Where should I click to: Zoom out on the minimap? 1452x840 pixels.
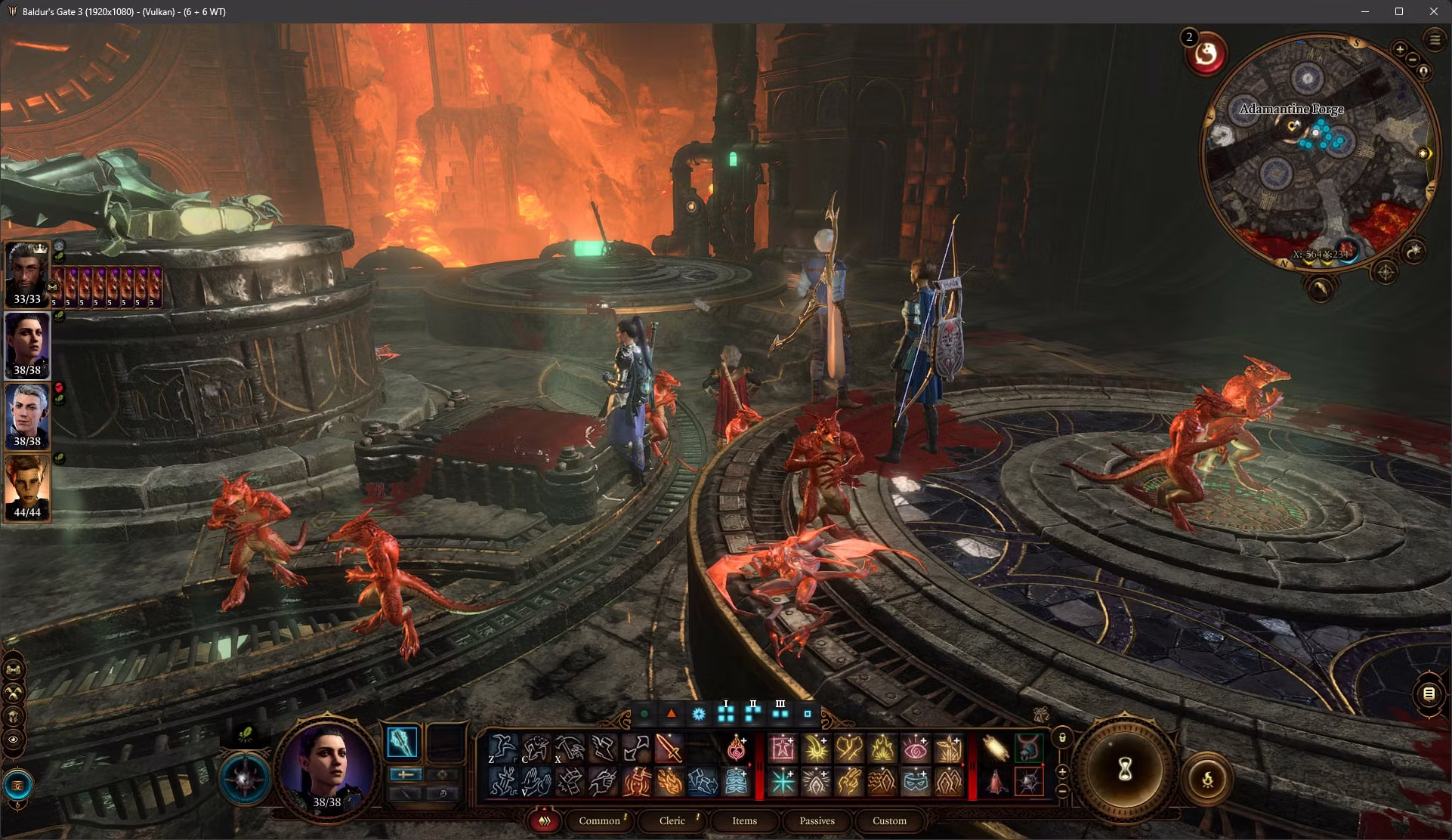coord(1412,60)
